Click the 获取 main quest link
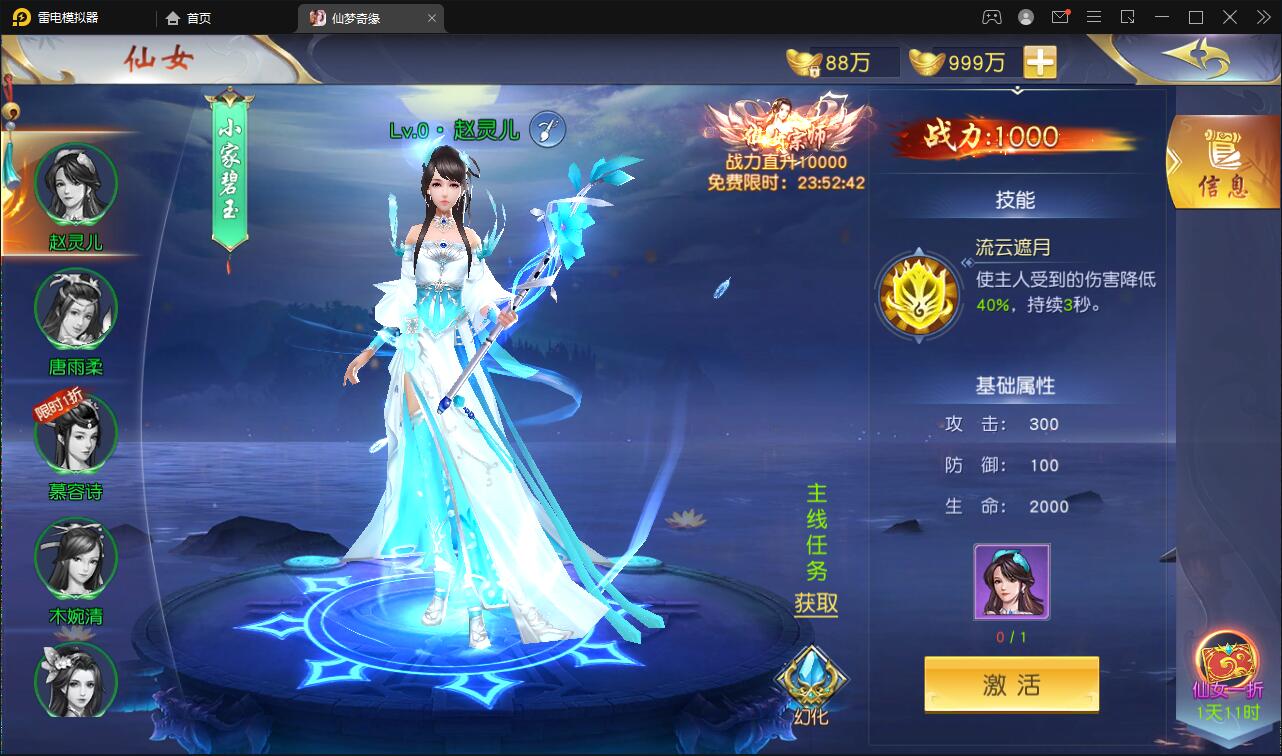 pyautogui.click(x=816, y=603)
